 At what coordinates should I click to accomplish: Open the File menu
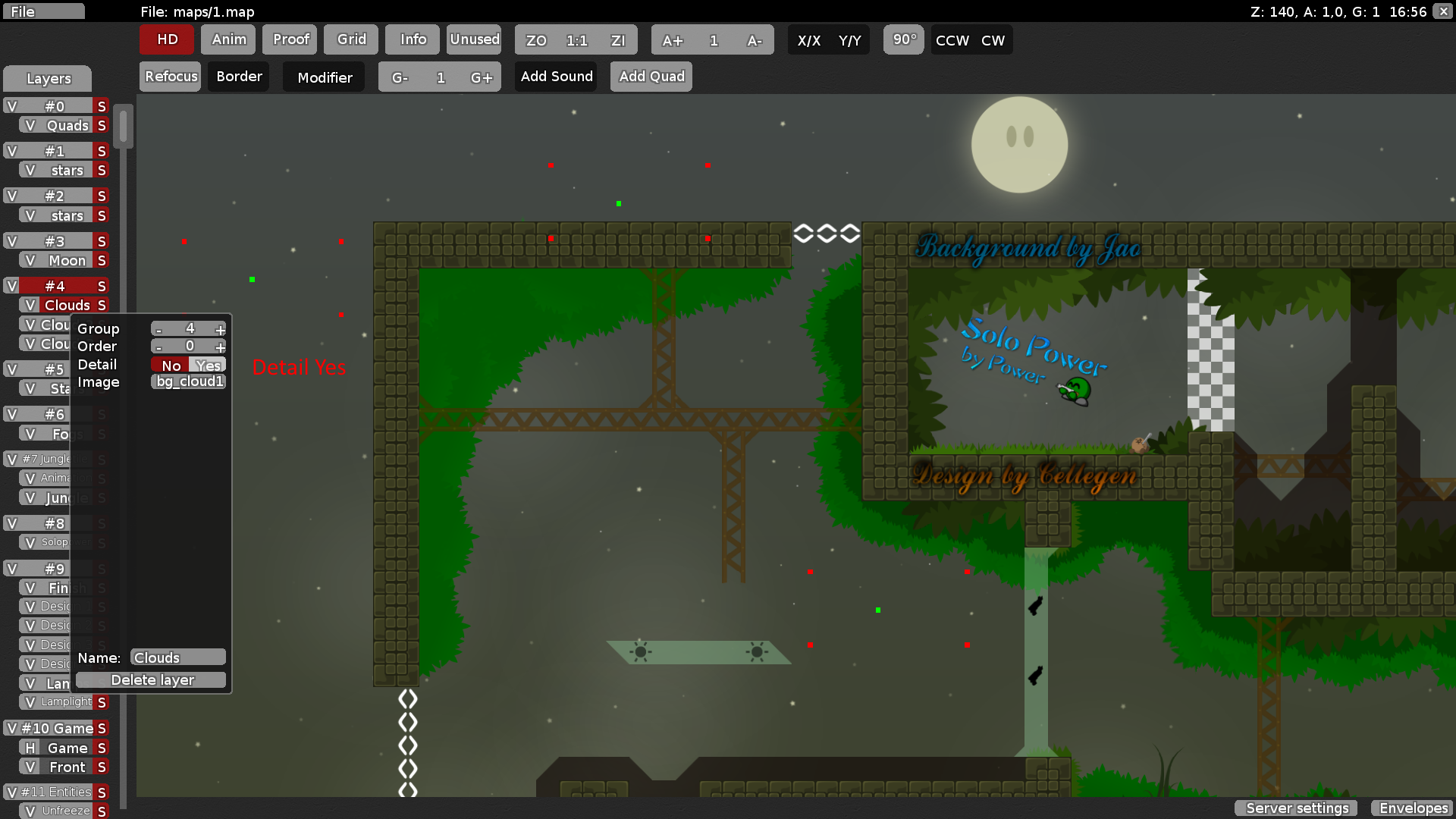43,11
